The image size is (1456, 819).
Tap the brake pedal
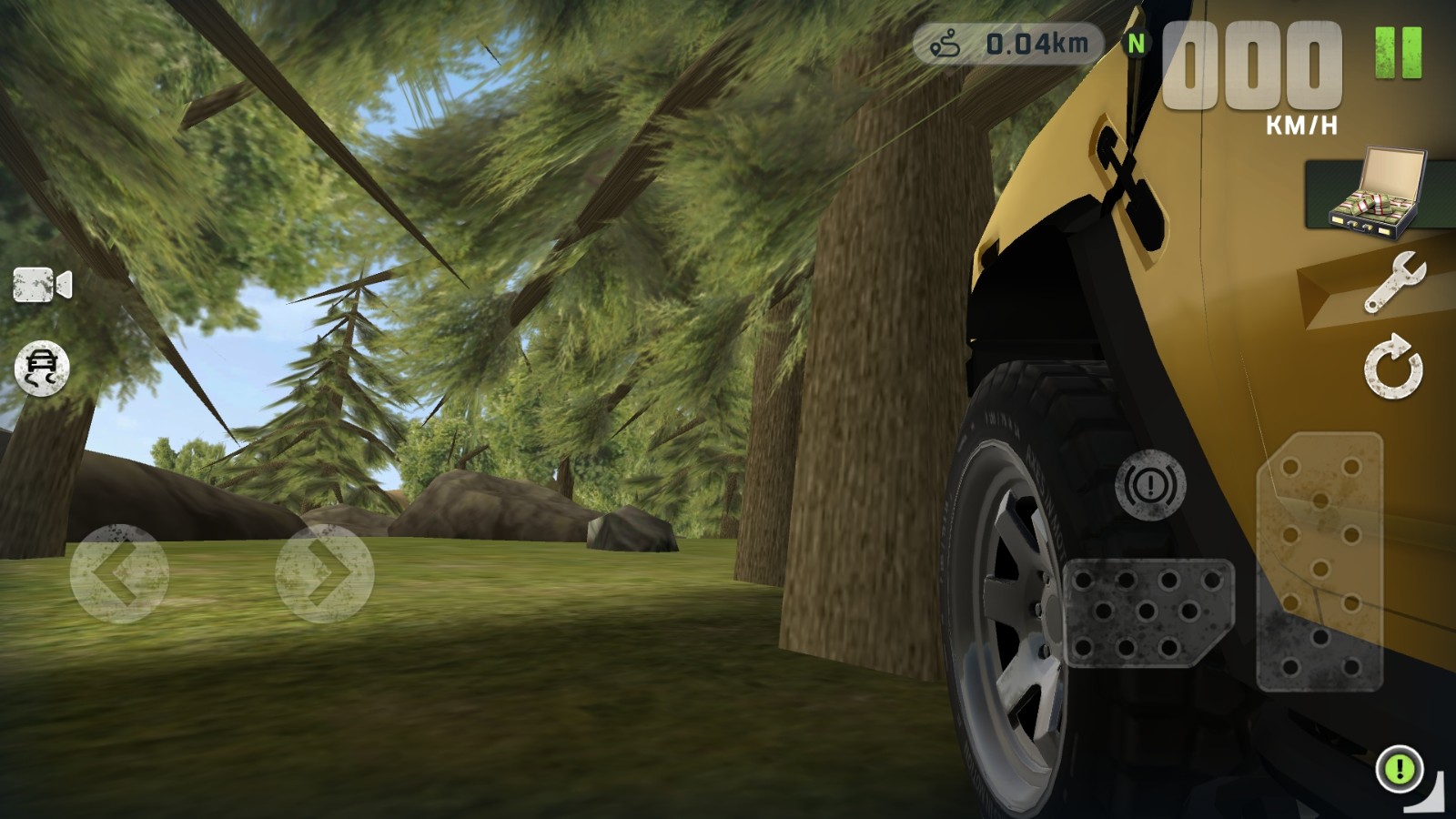1148,612
